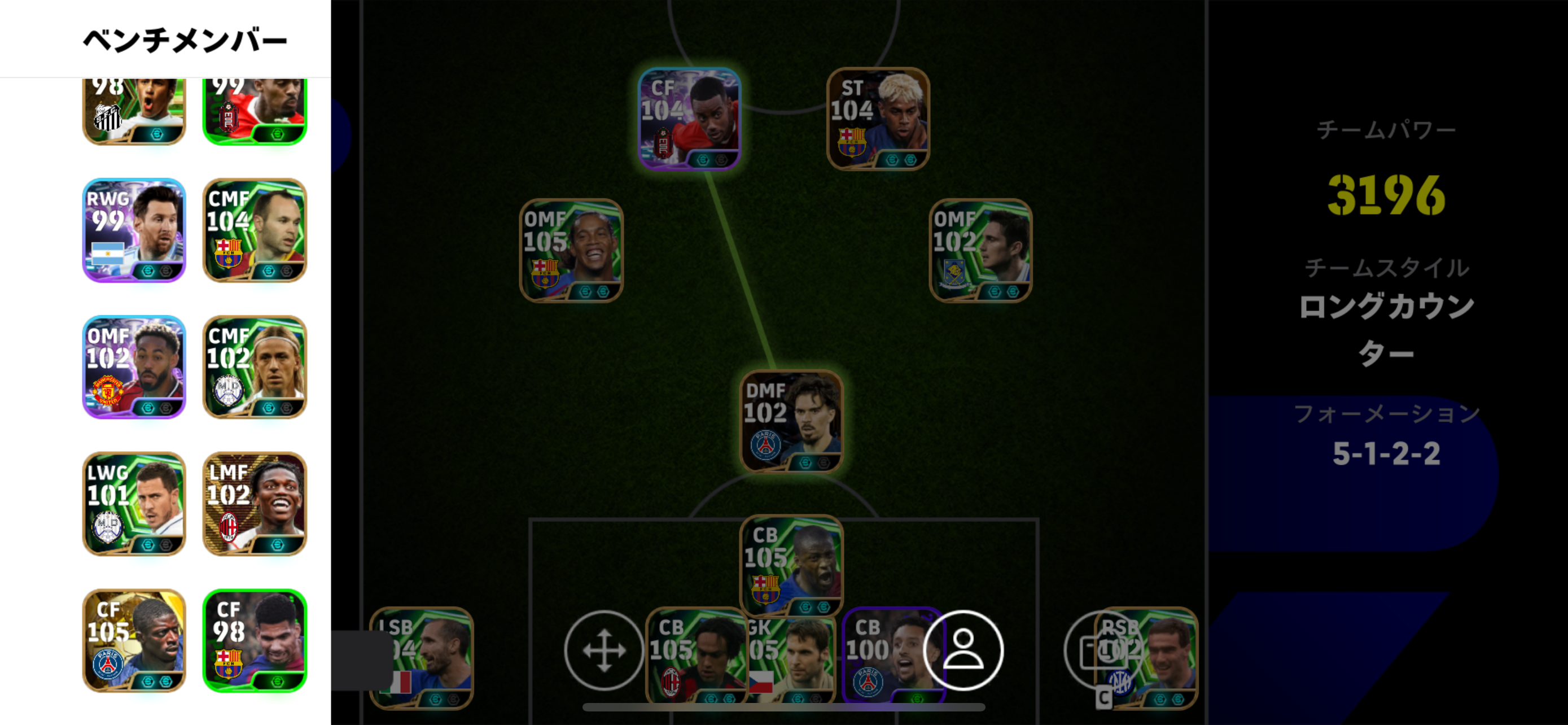Select the DMF 102 Paris midfielder card

click(x=791, y=421)
